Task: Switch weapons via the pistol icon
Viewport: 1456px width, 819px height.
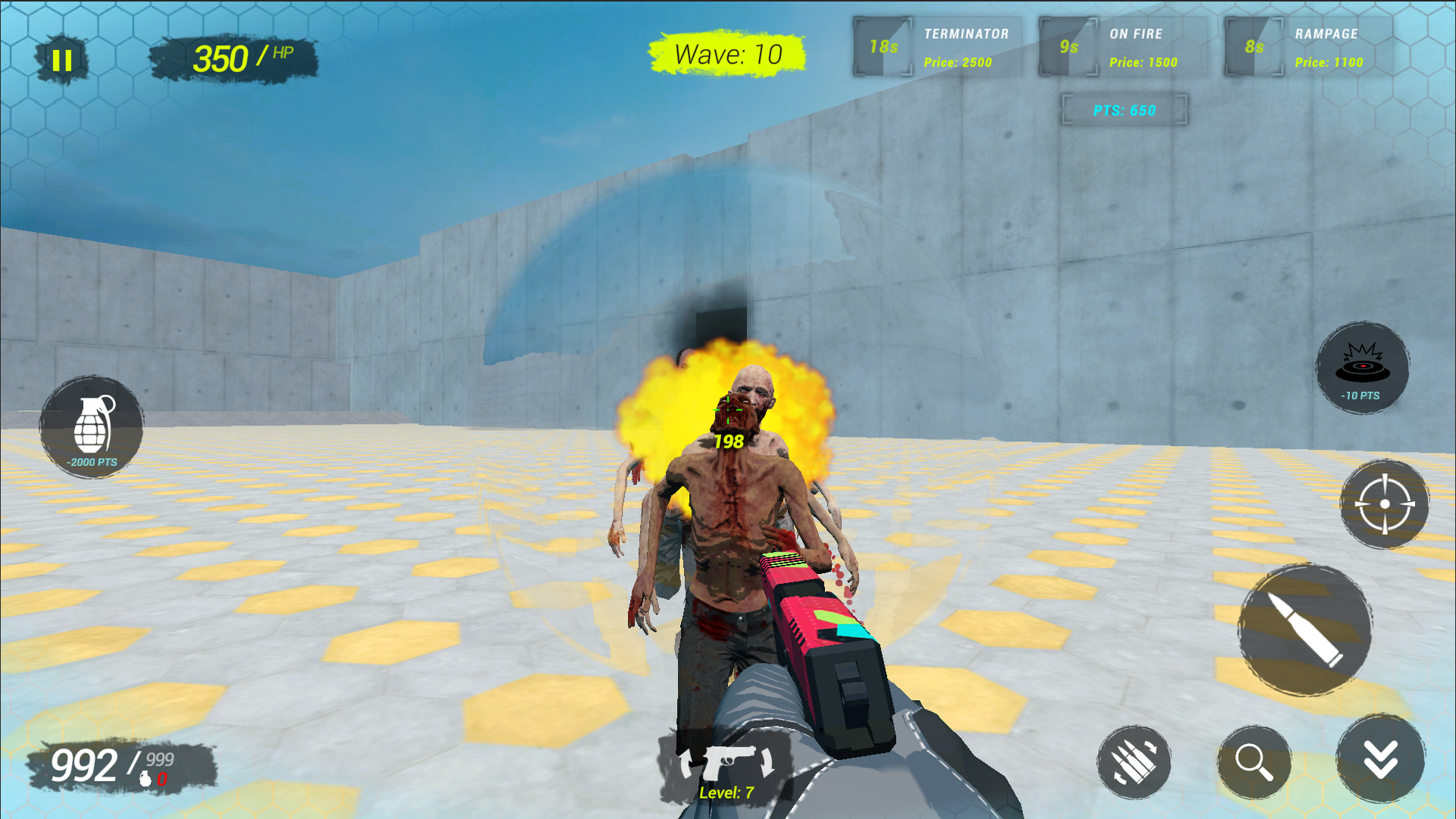Action: click(x=730, y=761)
